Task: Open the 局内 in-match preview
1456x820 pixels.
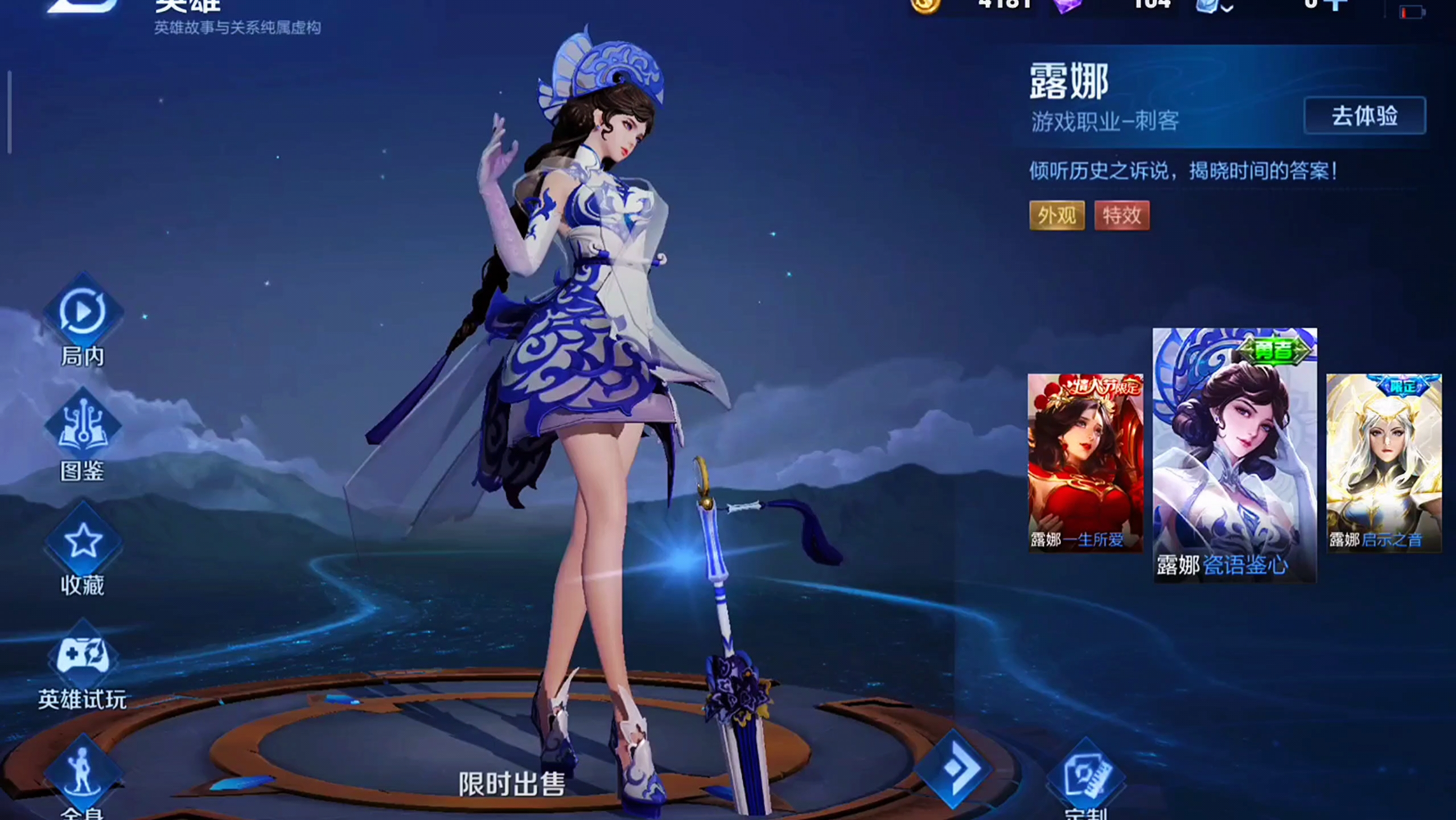Action: tap(83, 312)
